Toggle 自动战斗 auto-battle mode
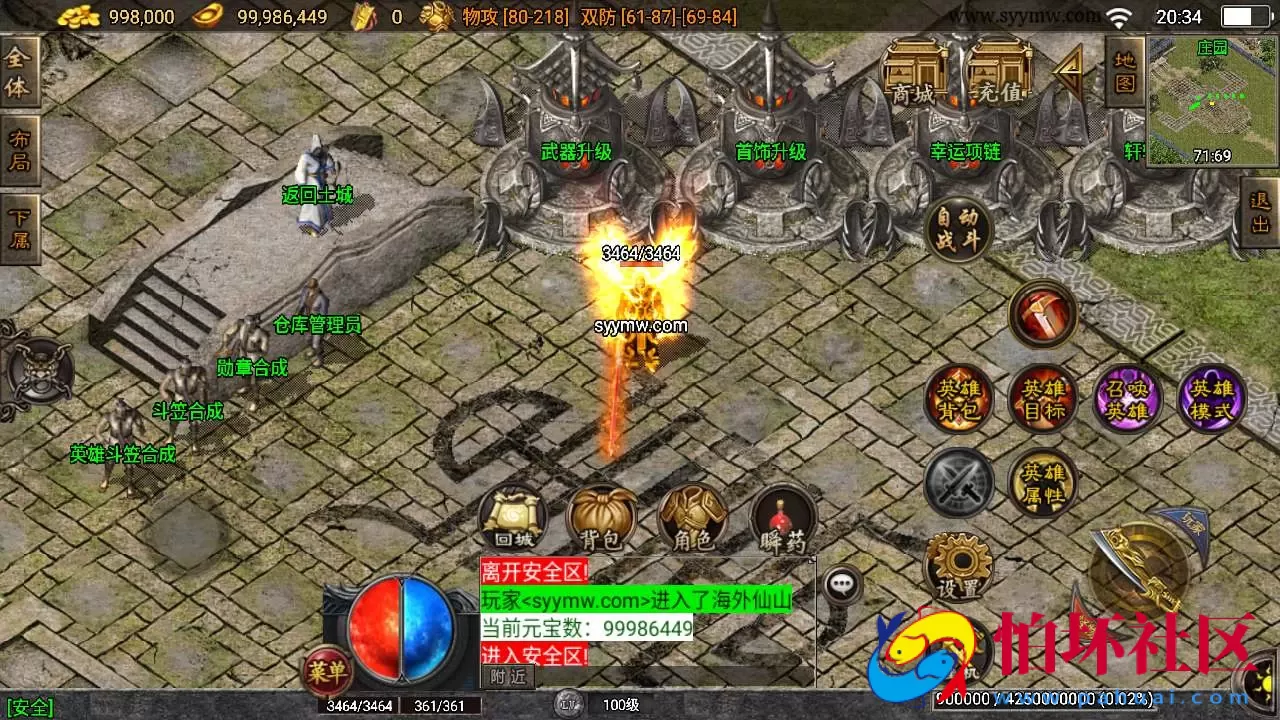The image size is (1280, 720). coord(958,230)
